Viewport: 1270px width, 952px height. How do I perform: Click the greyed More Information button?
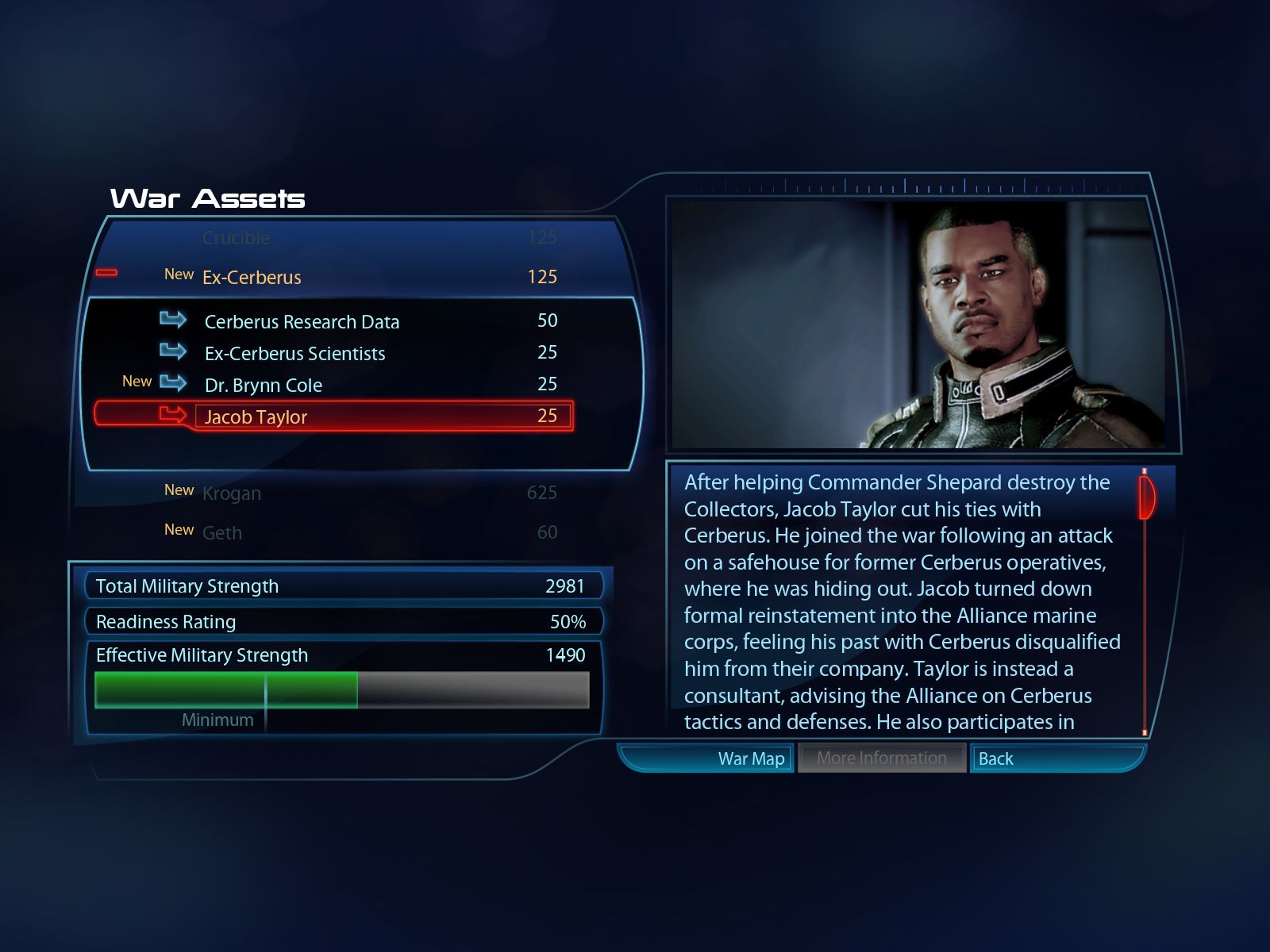tap(881, 758)
